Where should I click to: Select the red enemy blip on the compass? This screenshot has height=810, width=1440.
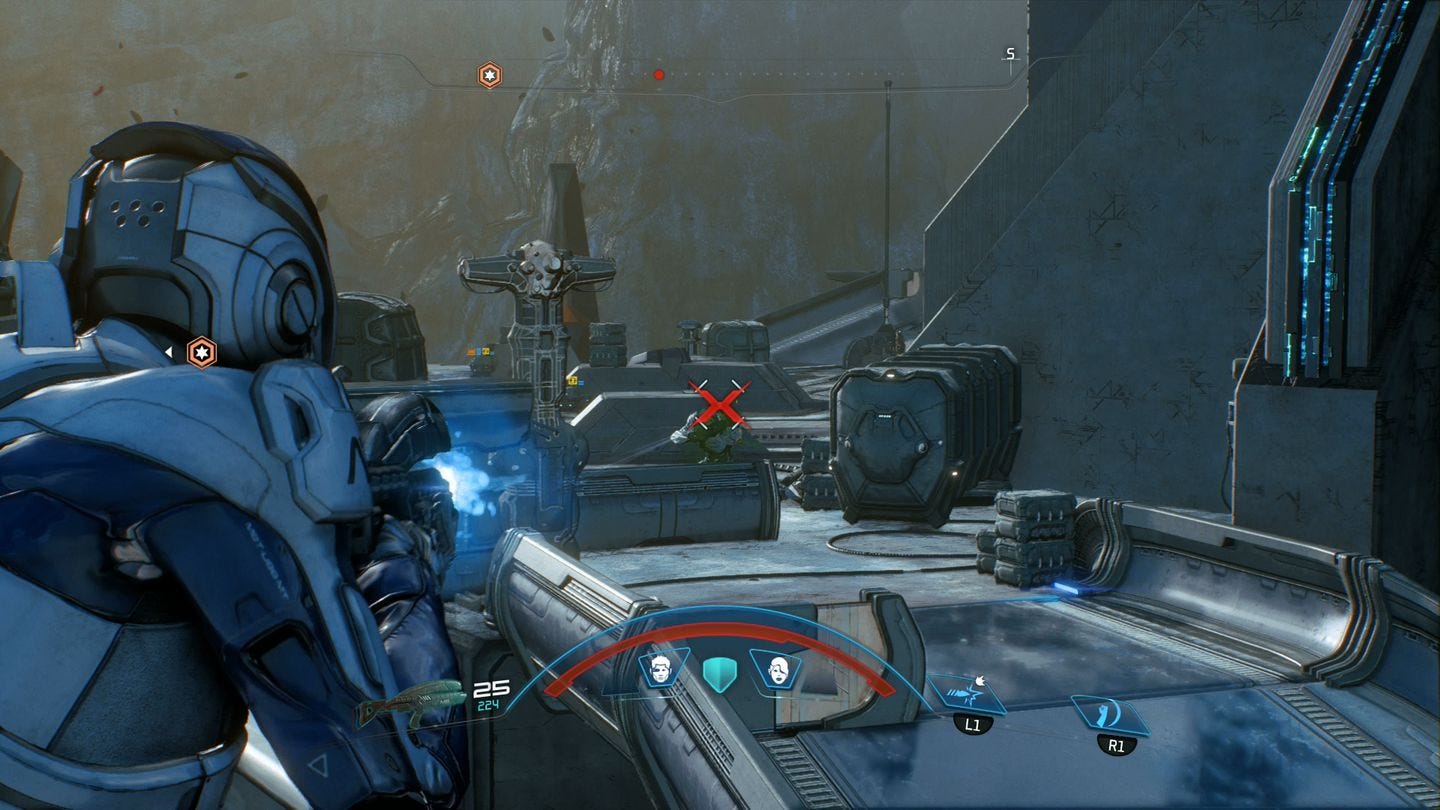[658, 72]
